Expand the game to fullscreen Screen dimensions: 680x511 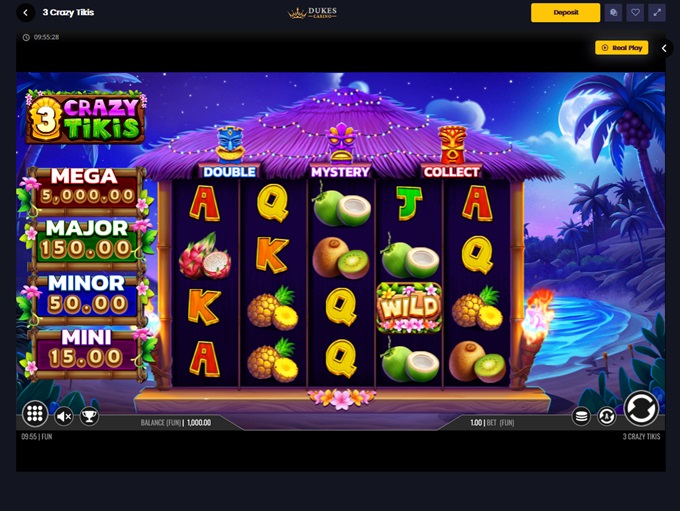click(x=657, y=13)
